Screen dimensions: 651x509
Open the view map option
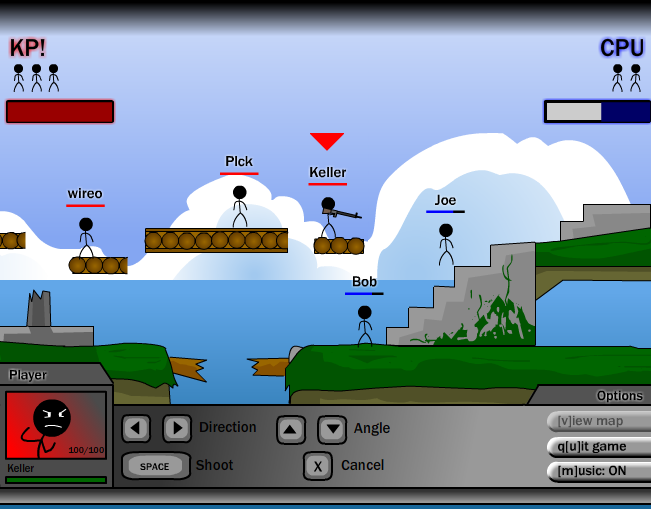598,421
